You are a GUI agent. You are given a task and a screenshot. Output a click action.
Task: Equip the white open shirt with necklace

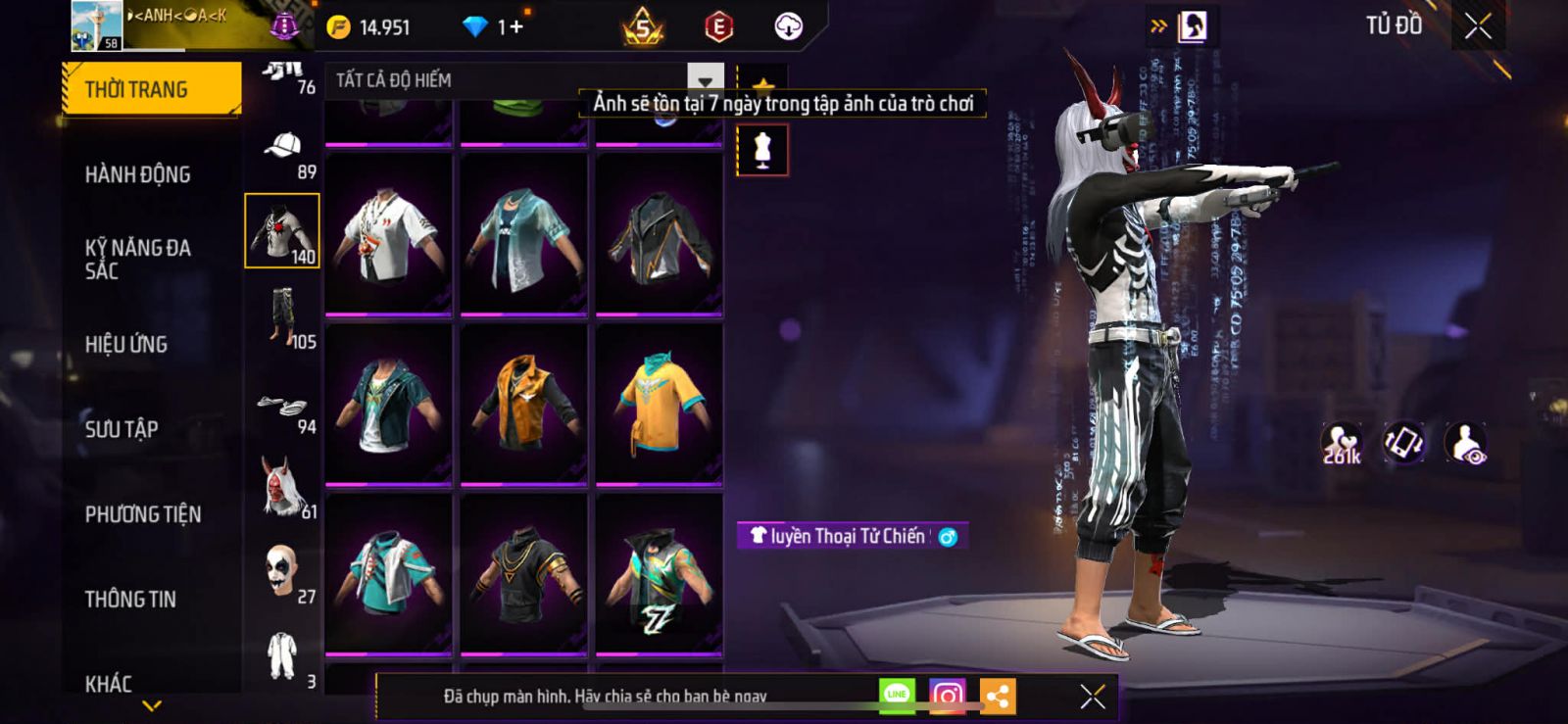[x=388, y=235]
